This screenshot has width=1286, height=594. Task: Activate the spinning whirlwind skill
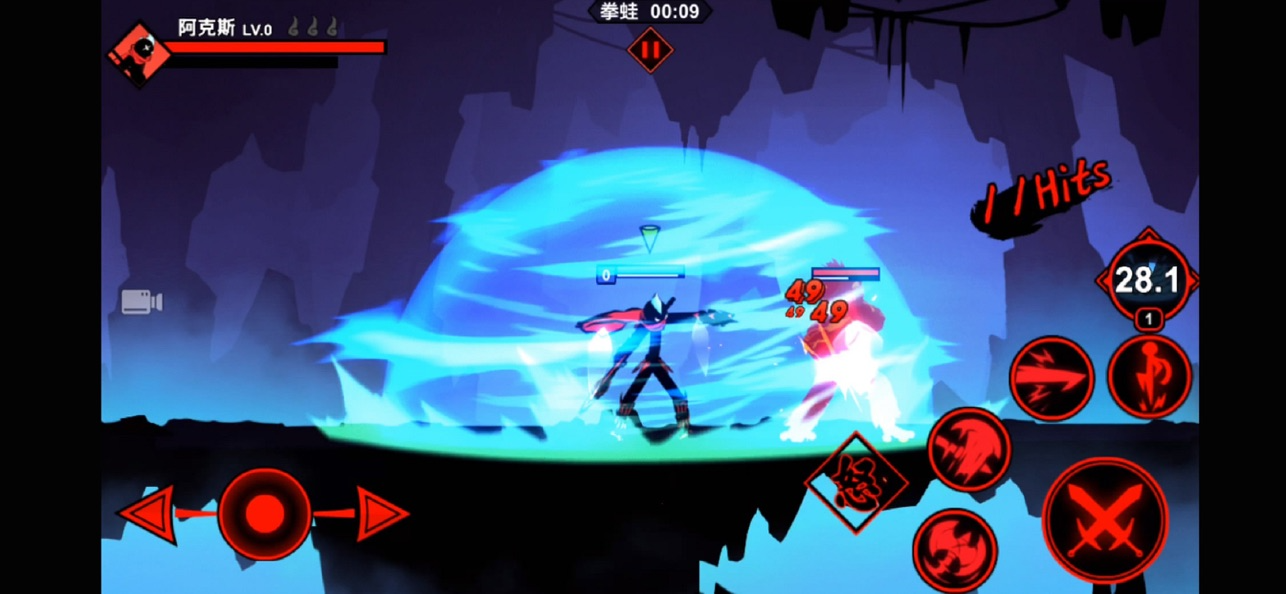click(954, 550)
